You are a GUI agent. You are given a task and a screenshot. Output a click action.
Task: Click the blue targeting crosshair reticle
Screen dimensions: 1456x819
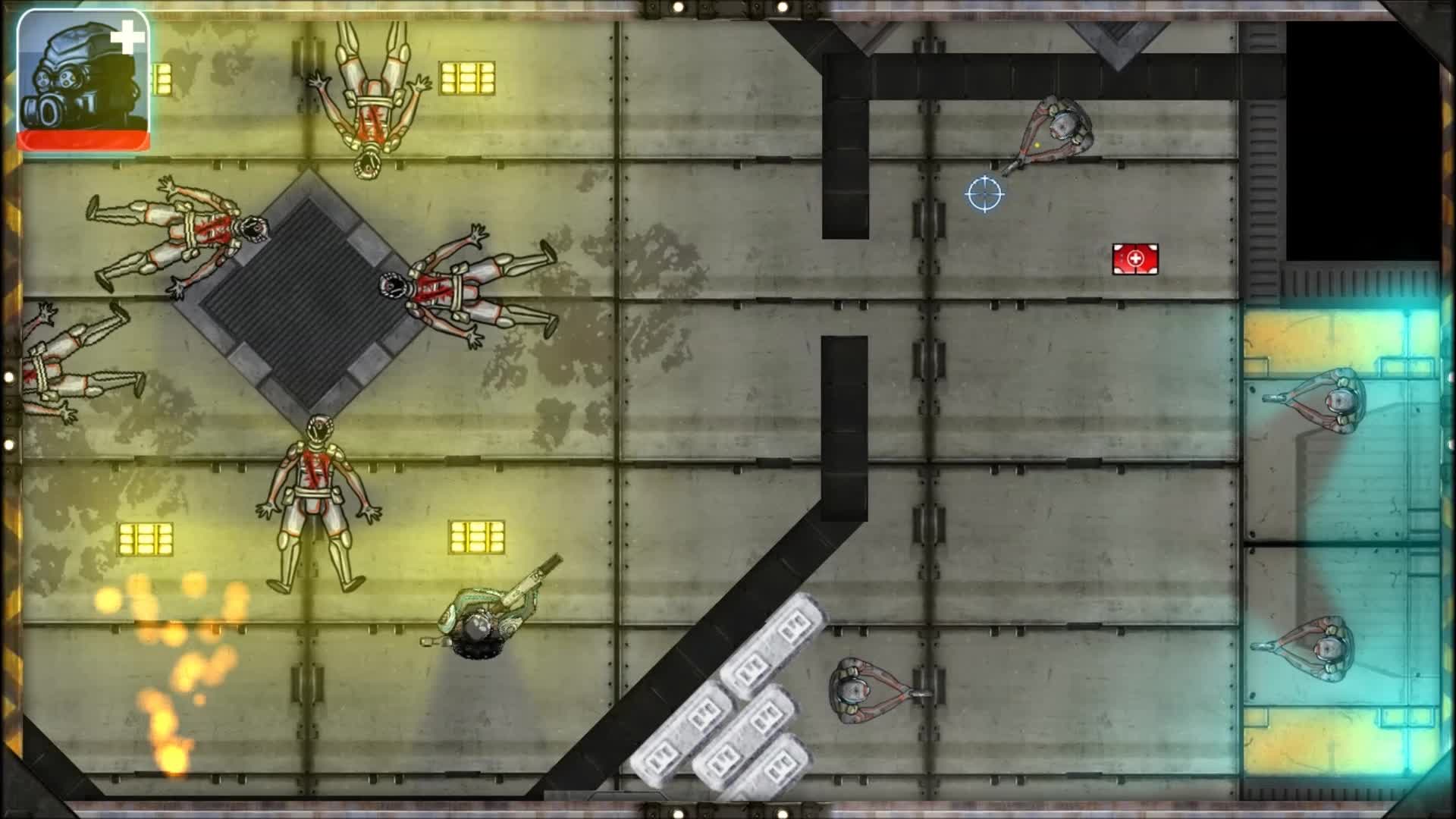[985, 195]
